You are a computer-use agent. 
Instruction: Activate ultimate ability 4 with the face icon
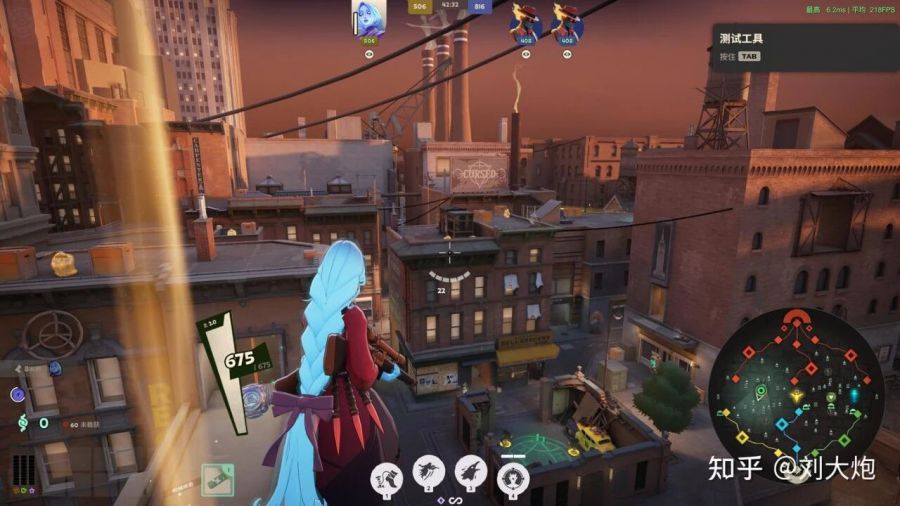pos(513,475)
